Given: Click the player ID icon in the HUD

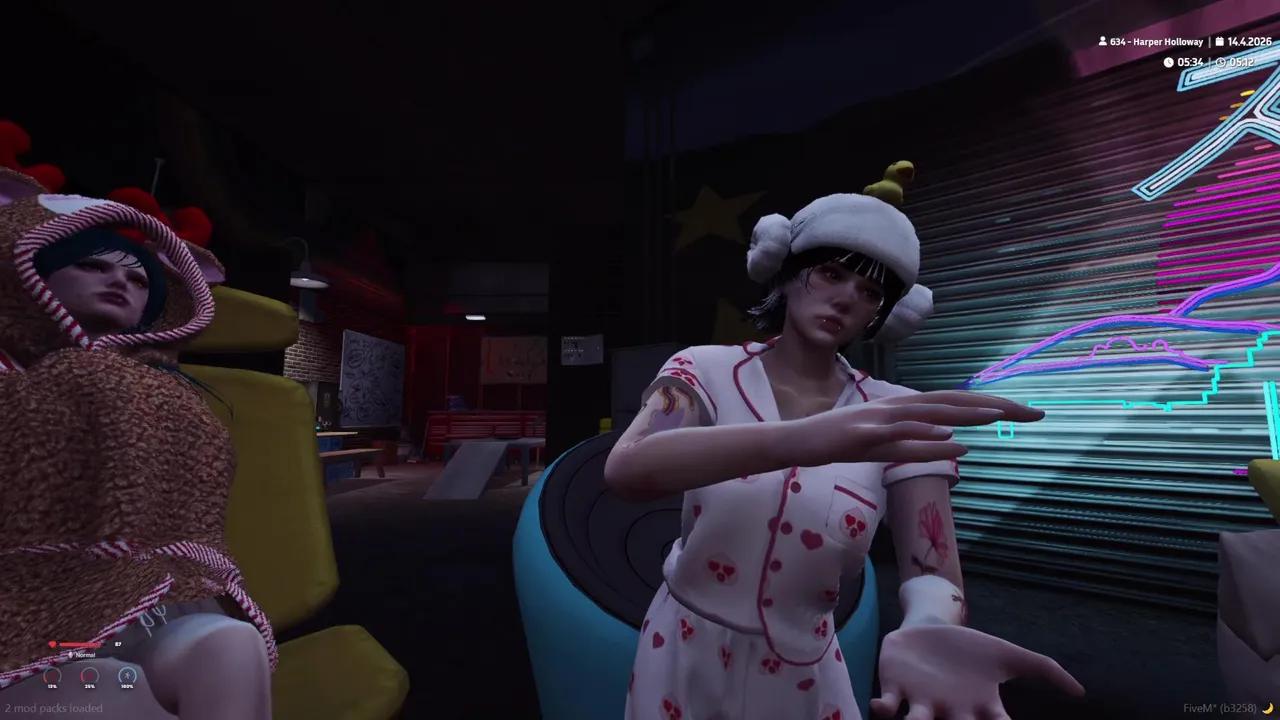Looking at the screenshot, I should pyautogui.click(x=1103, y=41).
